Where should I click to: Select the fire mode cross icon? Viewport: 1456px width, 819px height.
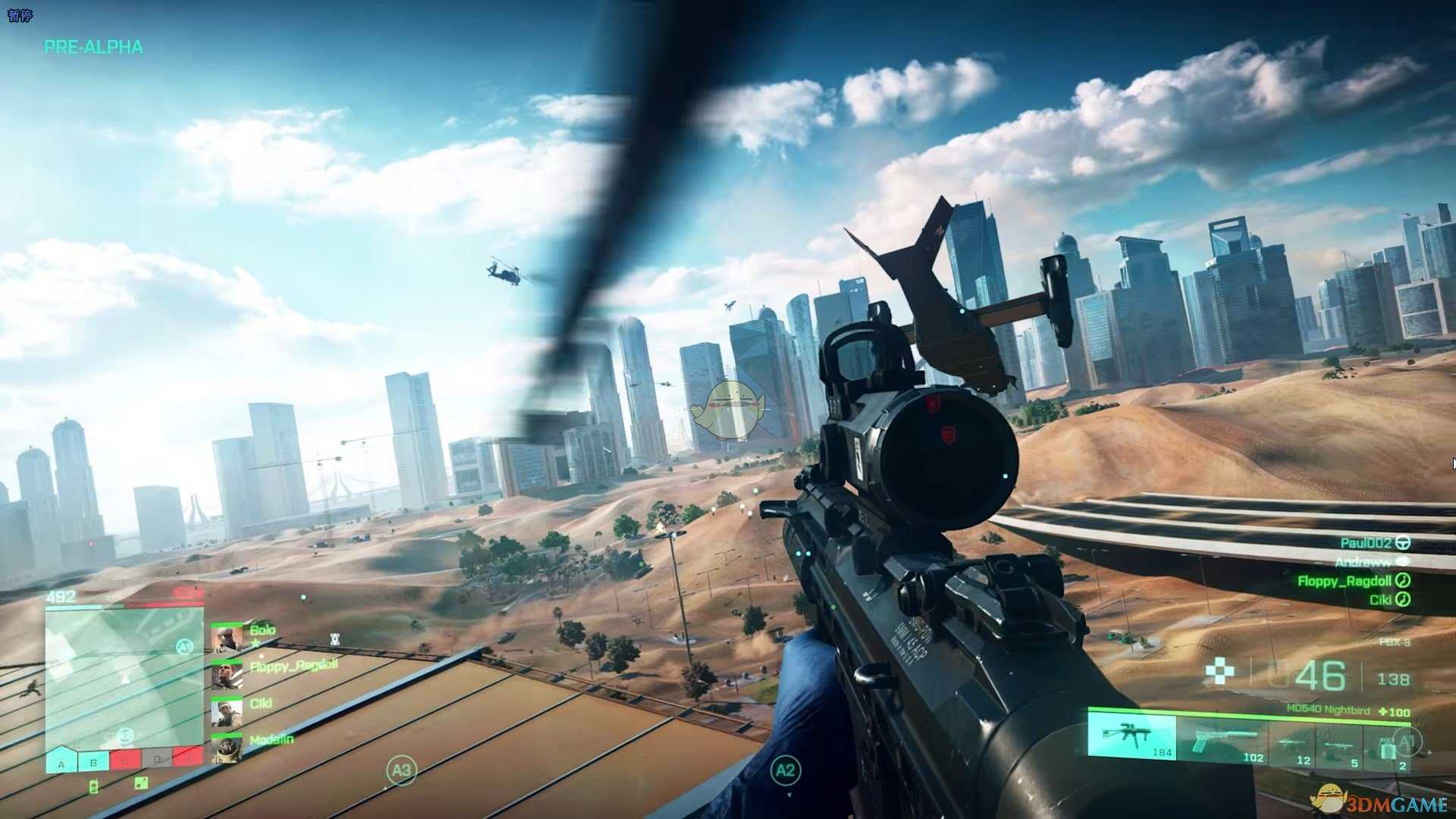click(1219, 671)
